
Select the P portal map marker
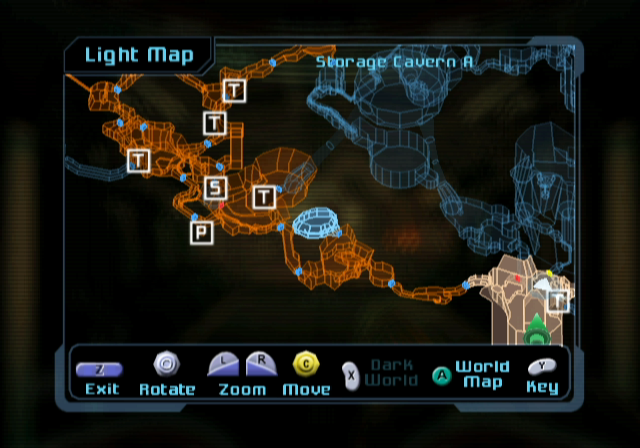point(202,232)
